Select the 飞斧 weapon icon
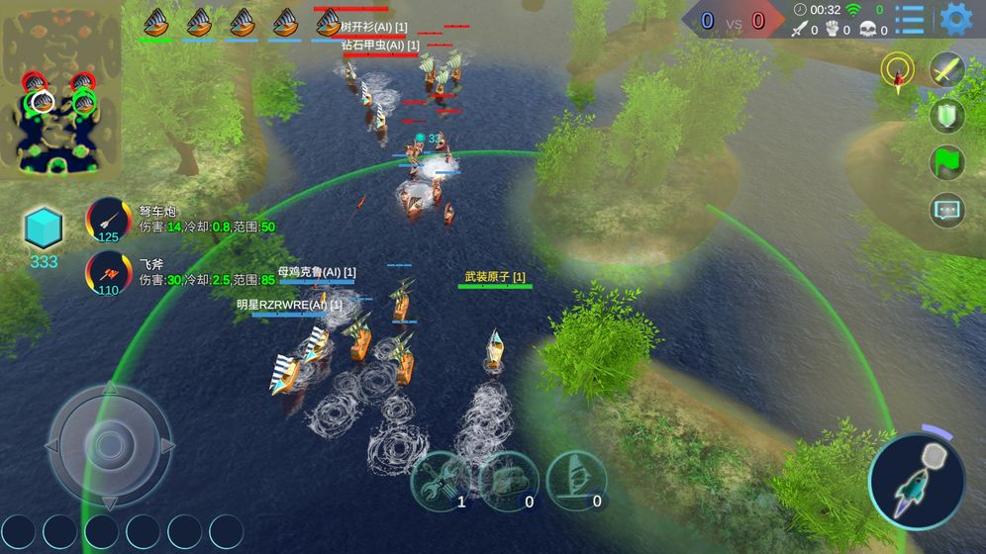The width and height of the screenshot is (986, 554). click(x=107, y=274)
